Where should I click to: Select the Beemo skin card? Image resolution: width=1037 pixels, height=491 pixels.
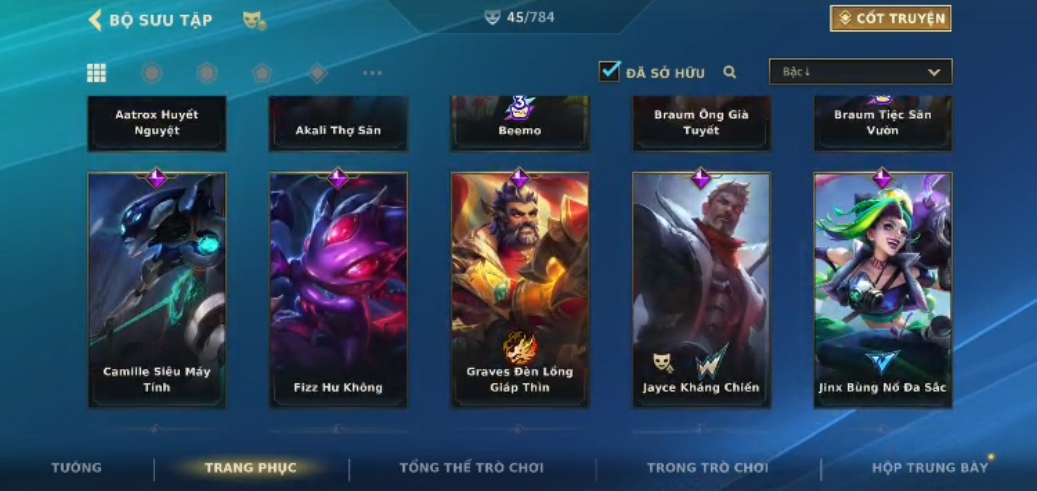pos(519,123)
